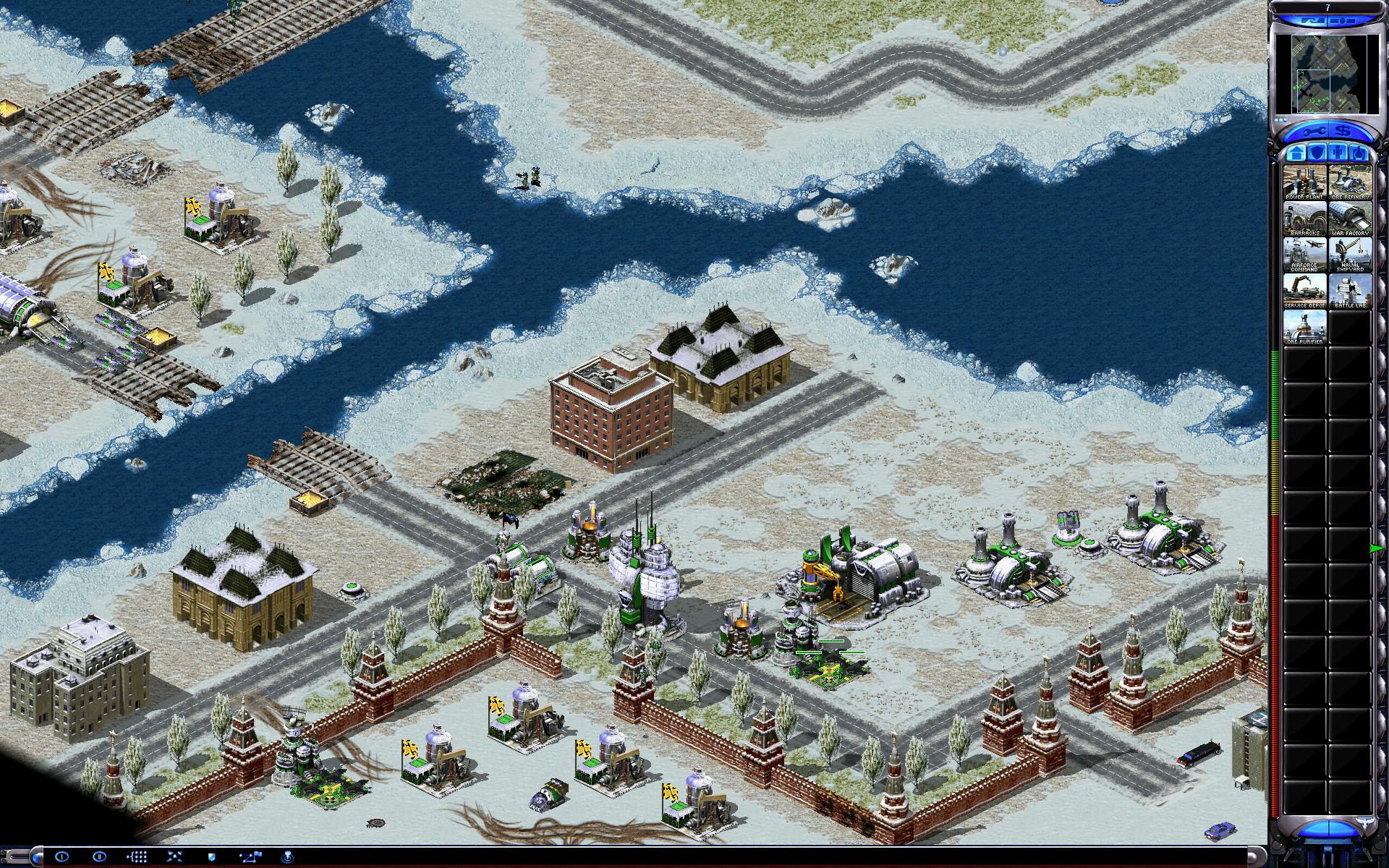Screen dimensions: 1389x868
Task: Choose the Battle Lab icon
Action: [1350, 291]
